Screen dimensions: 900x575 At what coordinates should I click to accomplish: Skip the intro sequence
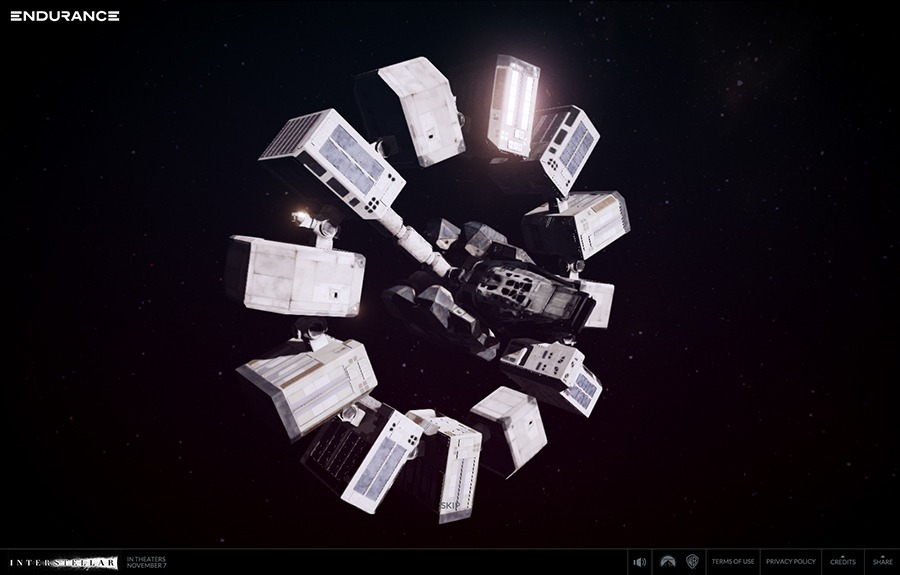[x=450, y=505]
